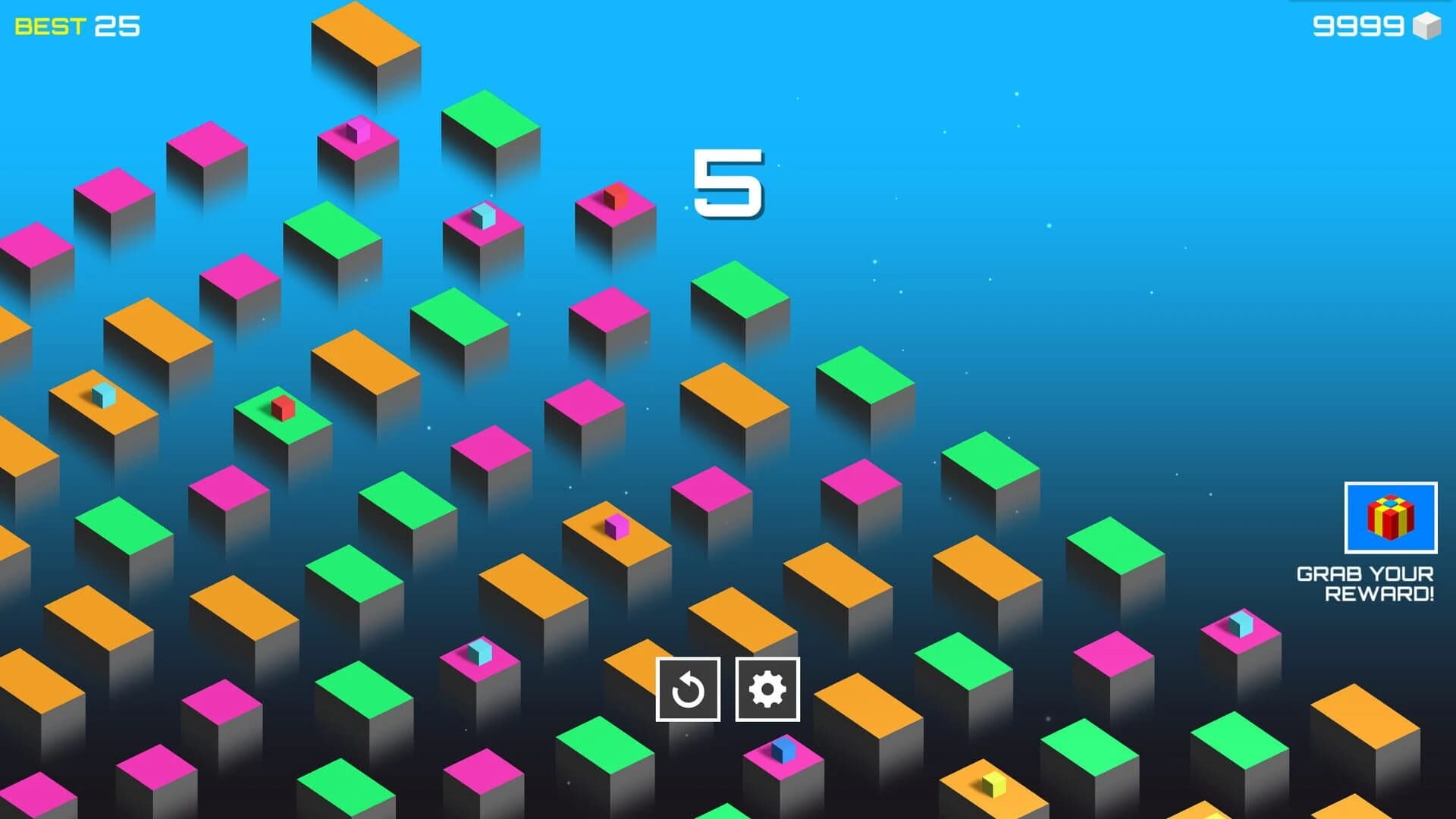Click the white cube currency icon
The image size is (1456, 819).
tap(1428, 28)
